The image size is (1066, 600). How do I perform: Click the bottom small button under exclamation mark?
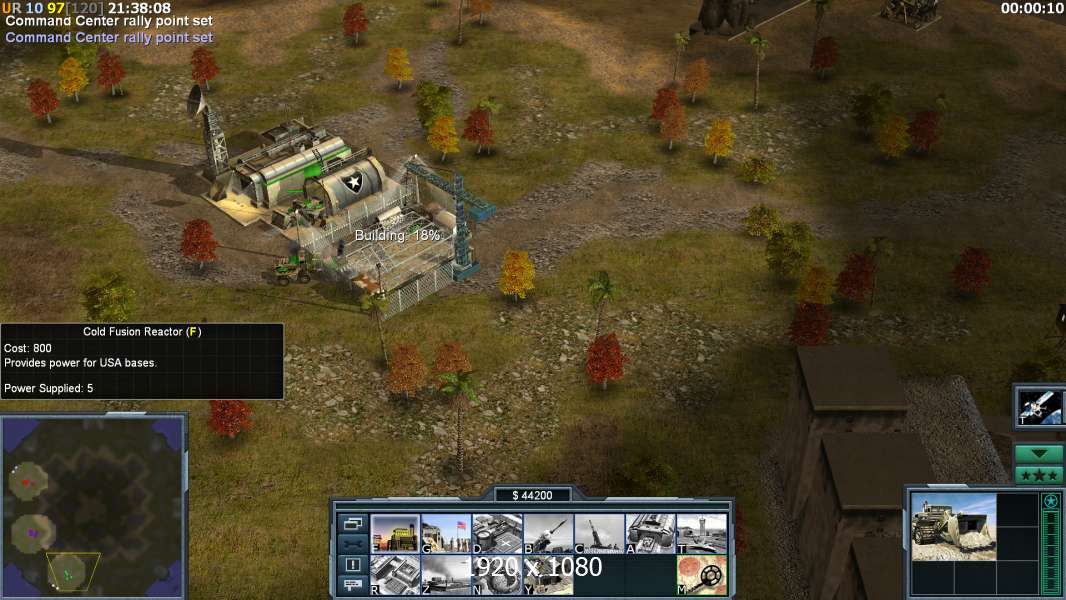coord(353,585)
